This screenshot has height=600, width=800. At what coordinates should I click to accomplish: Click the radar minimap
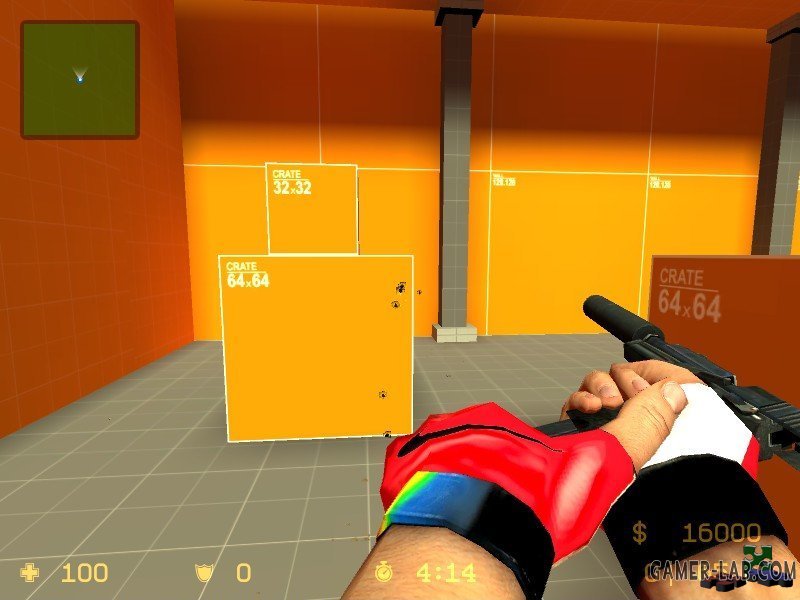(80, 80)
